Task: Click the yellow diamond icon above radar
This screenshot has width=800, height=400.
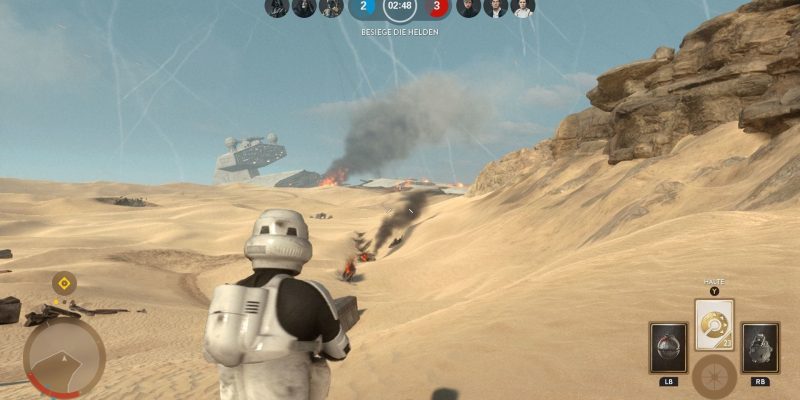Action: pyautogui.click(x=64, y=284)
